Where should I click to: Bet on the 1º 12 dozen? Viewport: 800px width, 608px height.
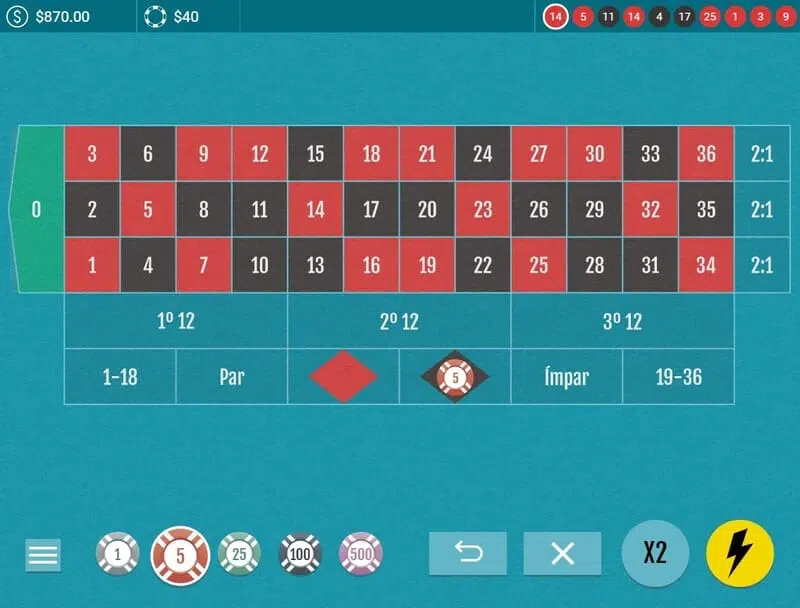175,322
